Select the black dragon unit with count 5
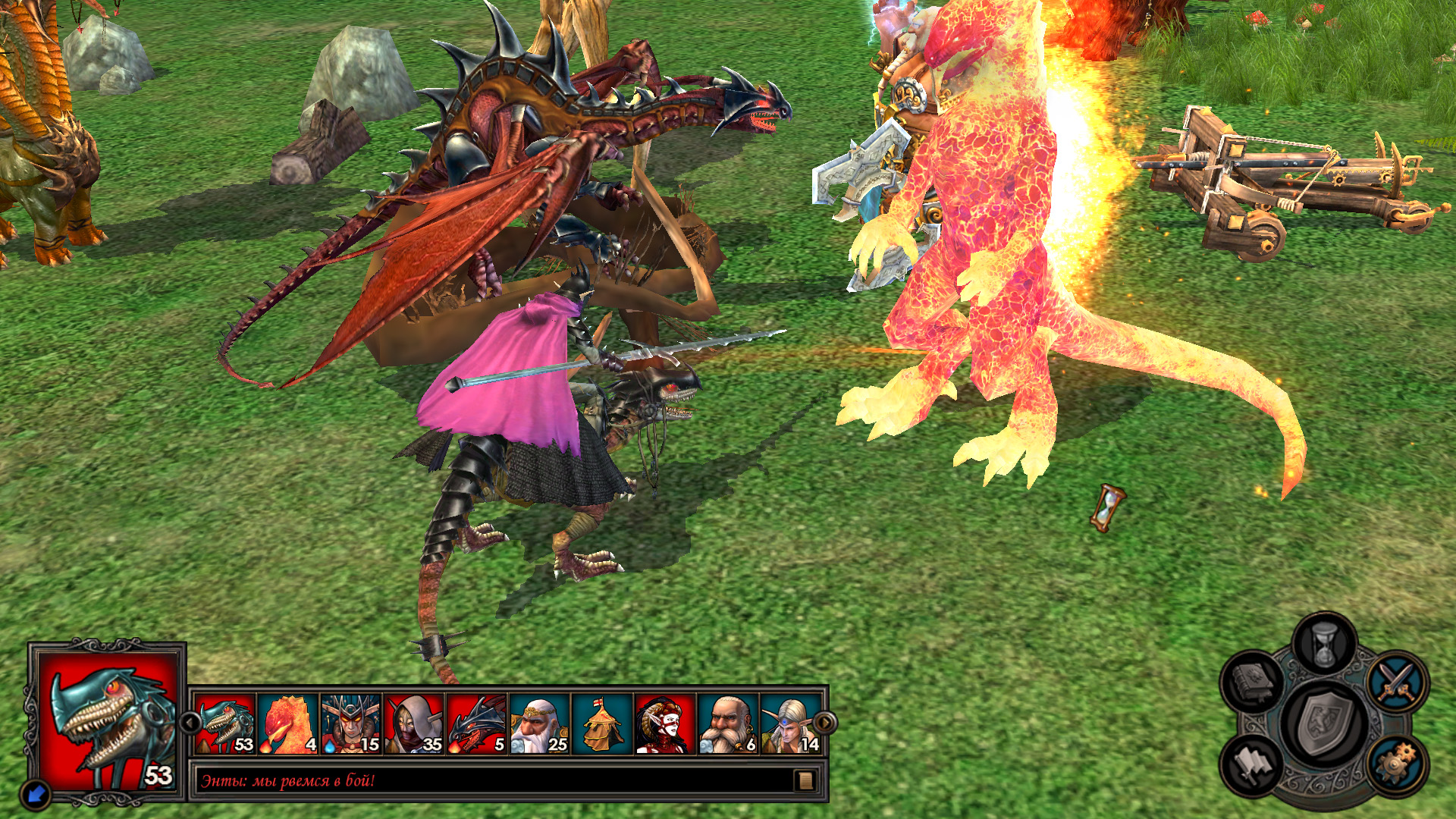The image size is (1456, 819). (x=476, y=724)
